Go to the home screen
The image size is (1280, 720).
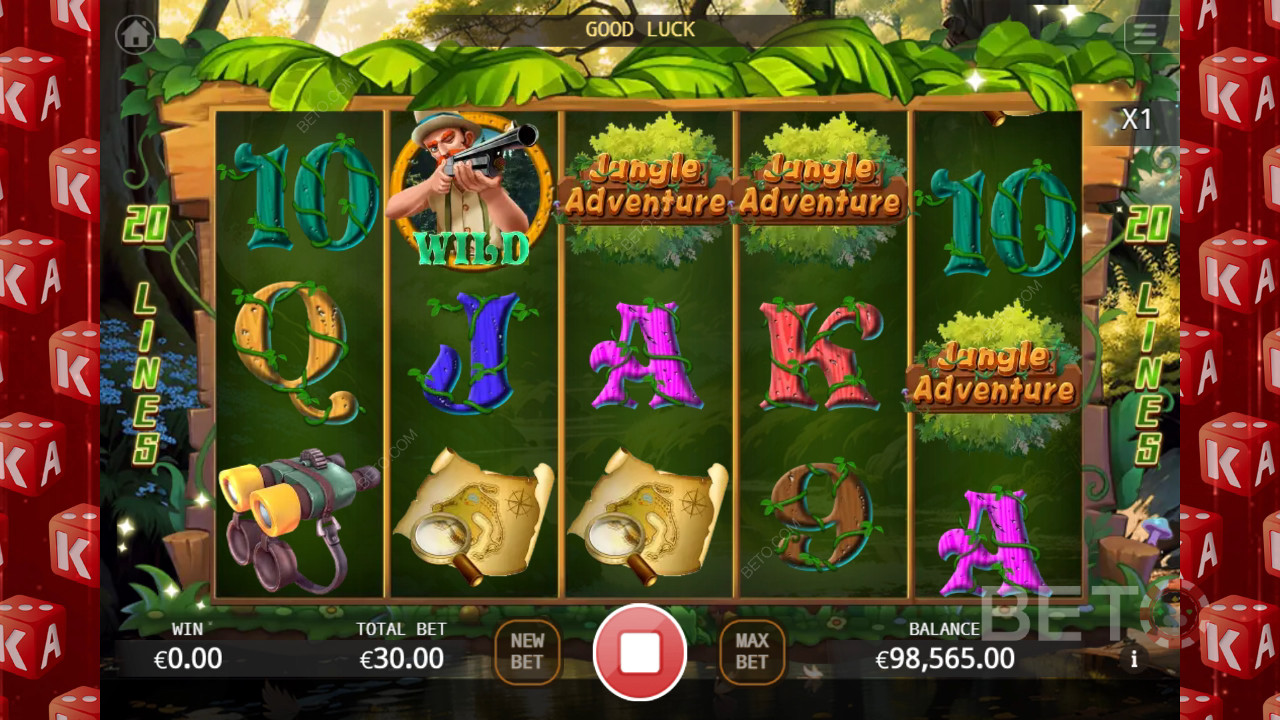pyautogui.click(x=135, y=34)
